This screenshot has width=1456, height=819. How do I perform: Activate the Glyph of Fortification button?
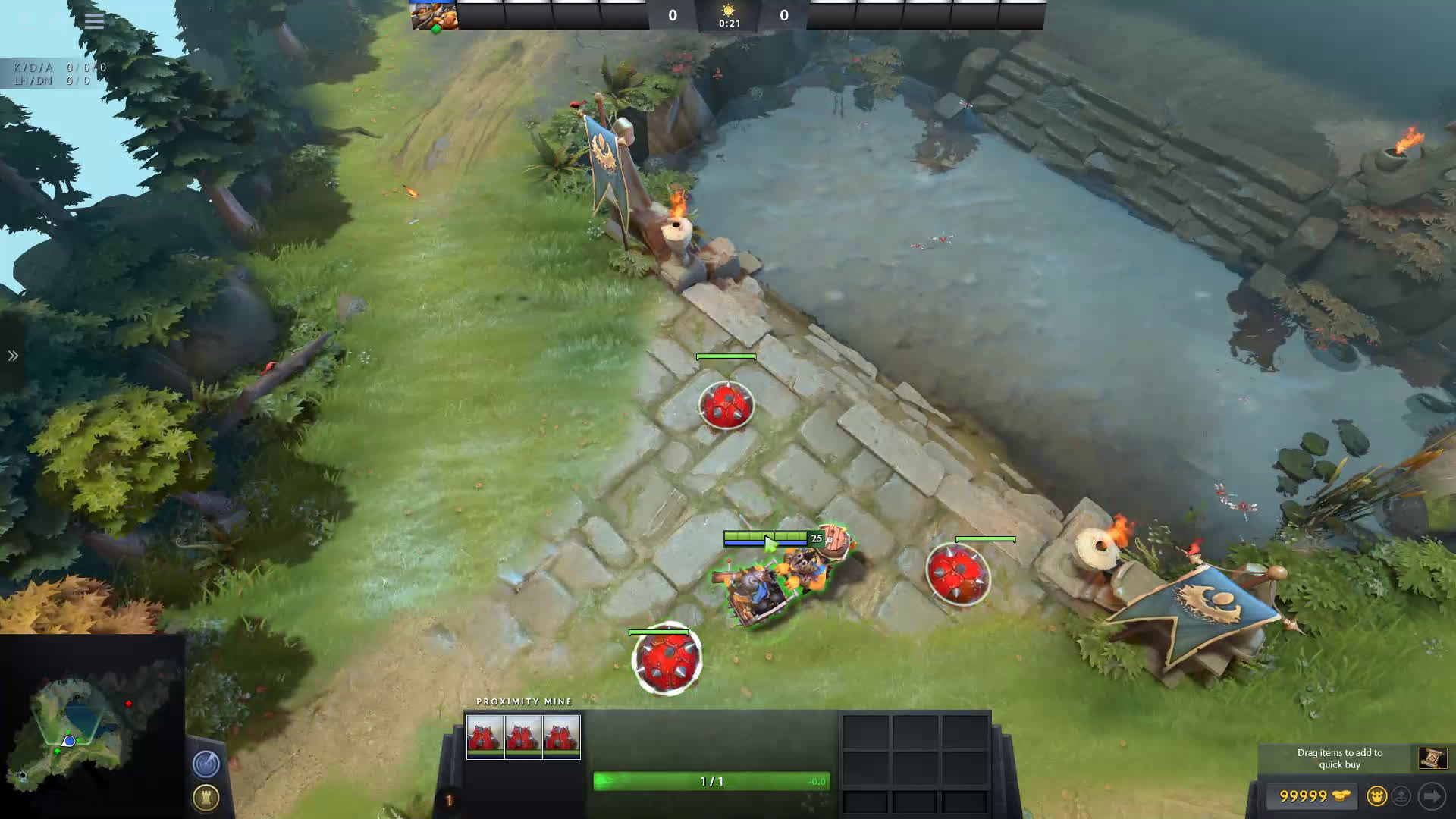point(206,797)
